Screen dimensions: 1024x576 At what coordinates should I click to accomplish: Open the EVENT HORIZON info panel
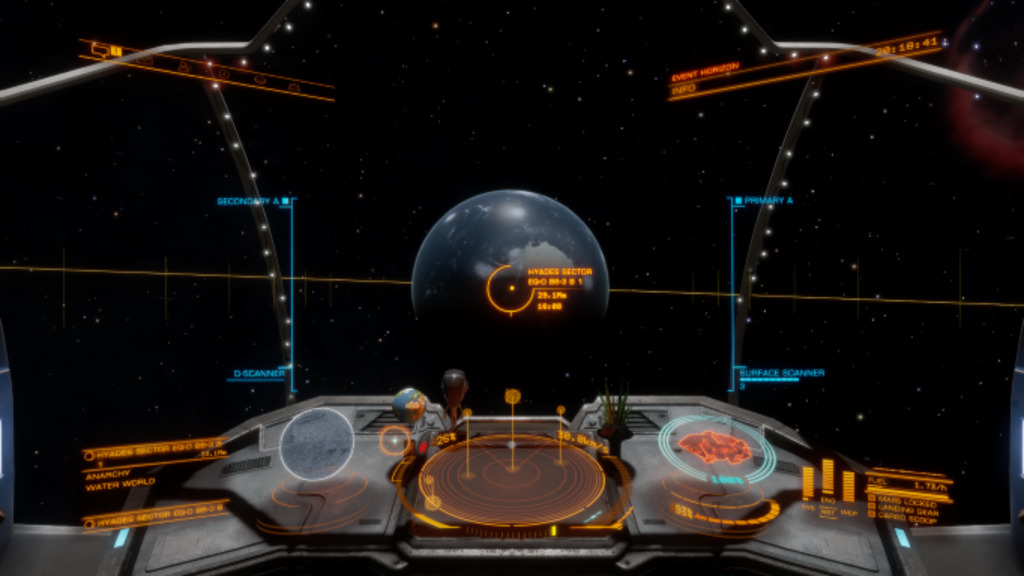pyautogui.click(x=706, y=78)
